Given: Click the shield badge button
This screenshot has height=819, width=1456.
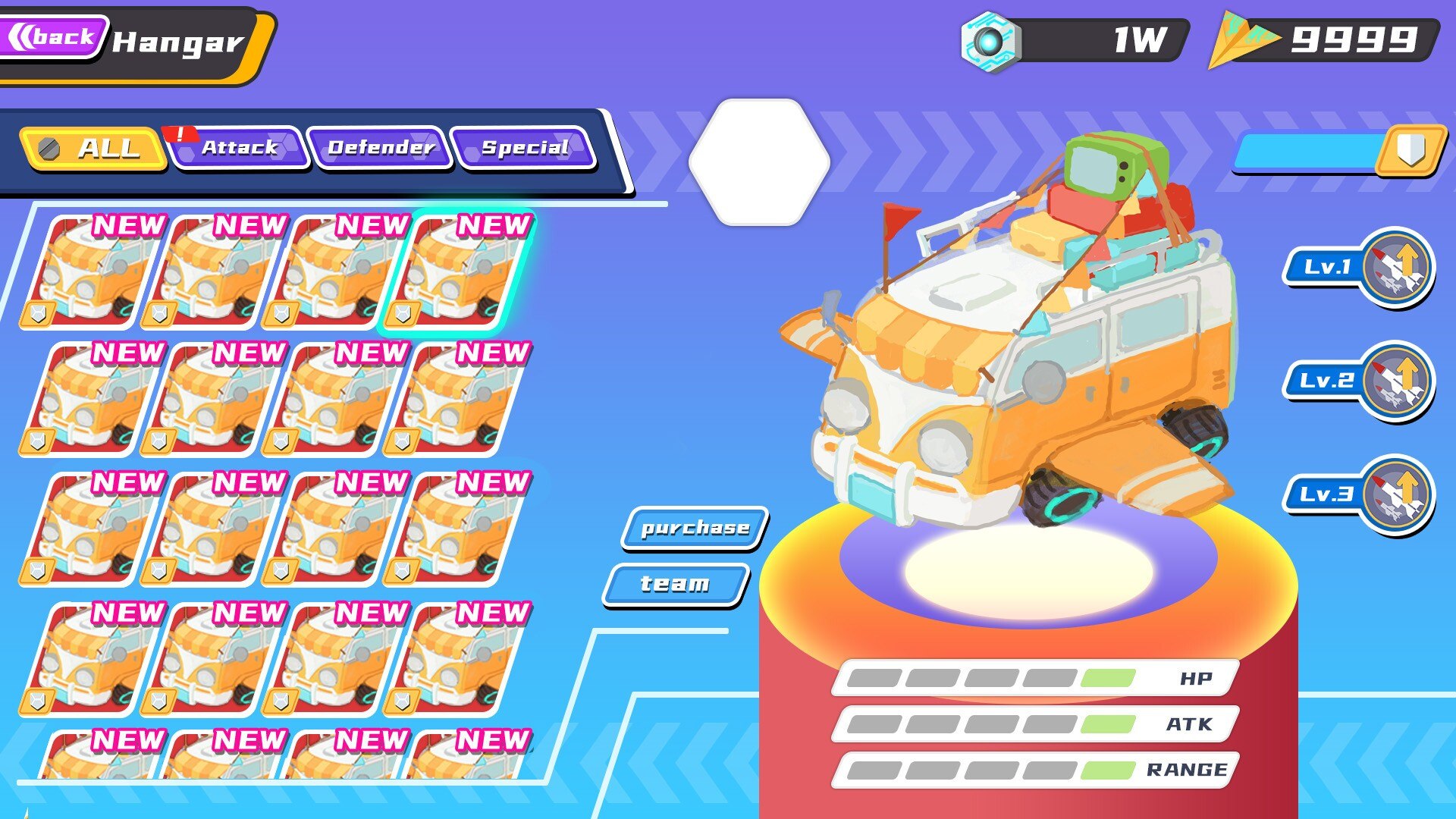Looking at the screenshot, I should coord(1410,149).
